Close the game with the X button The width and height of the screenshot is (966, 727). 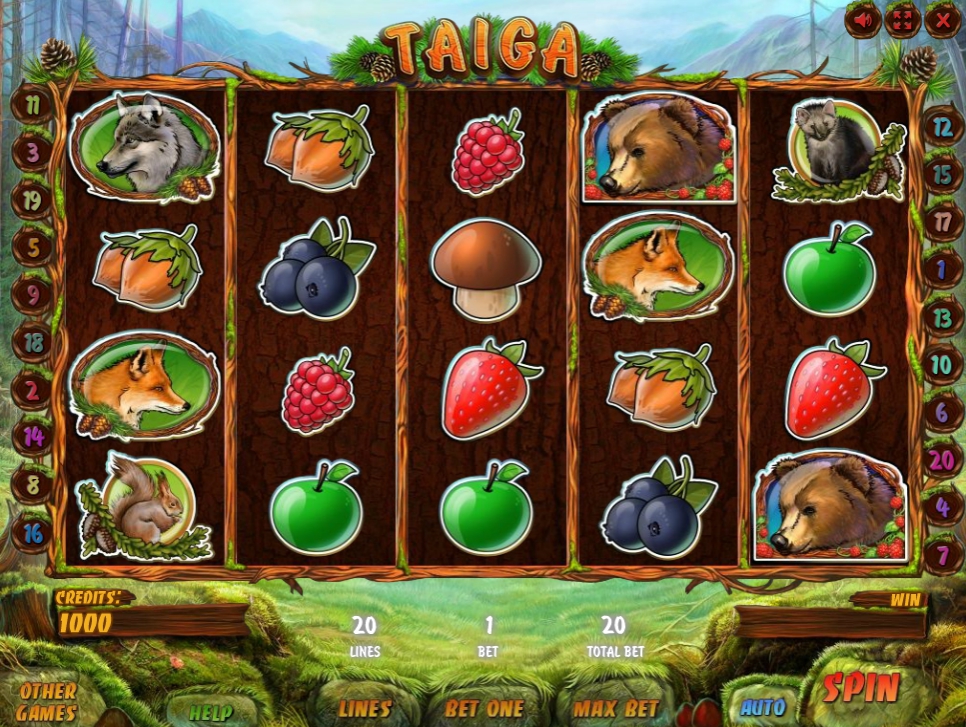[x=942, y=19]
